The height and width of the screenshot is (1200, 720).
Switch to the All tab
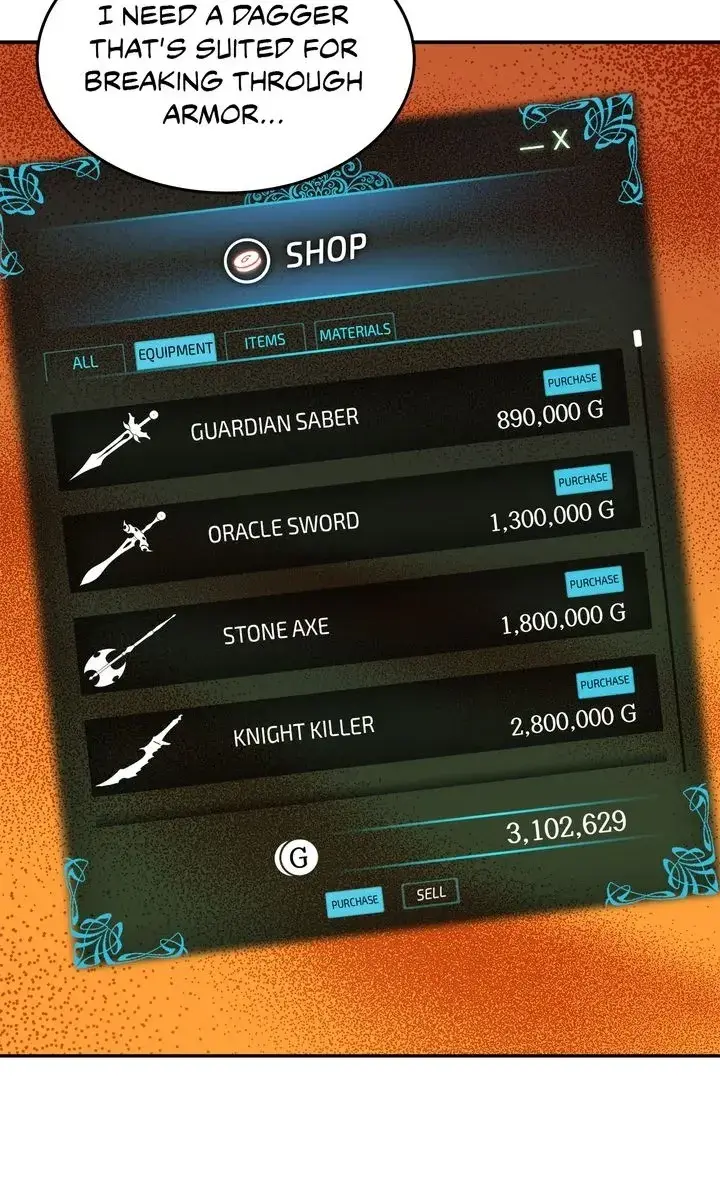tap(86, 362)
